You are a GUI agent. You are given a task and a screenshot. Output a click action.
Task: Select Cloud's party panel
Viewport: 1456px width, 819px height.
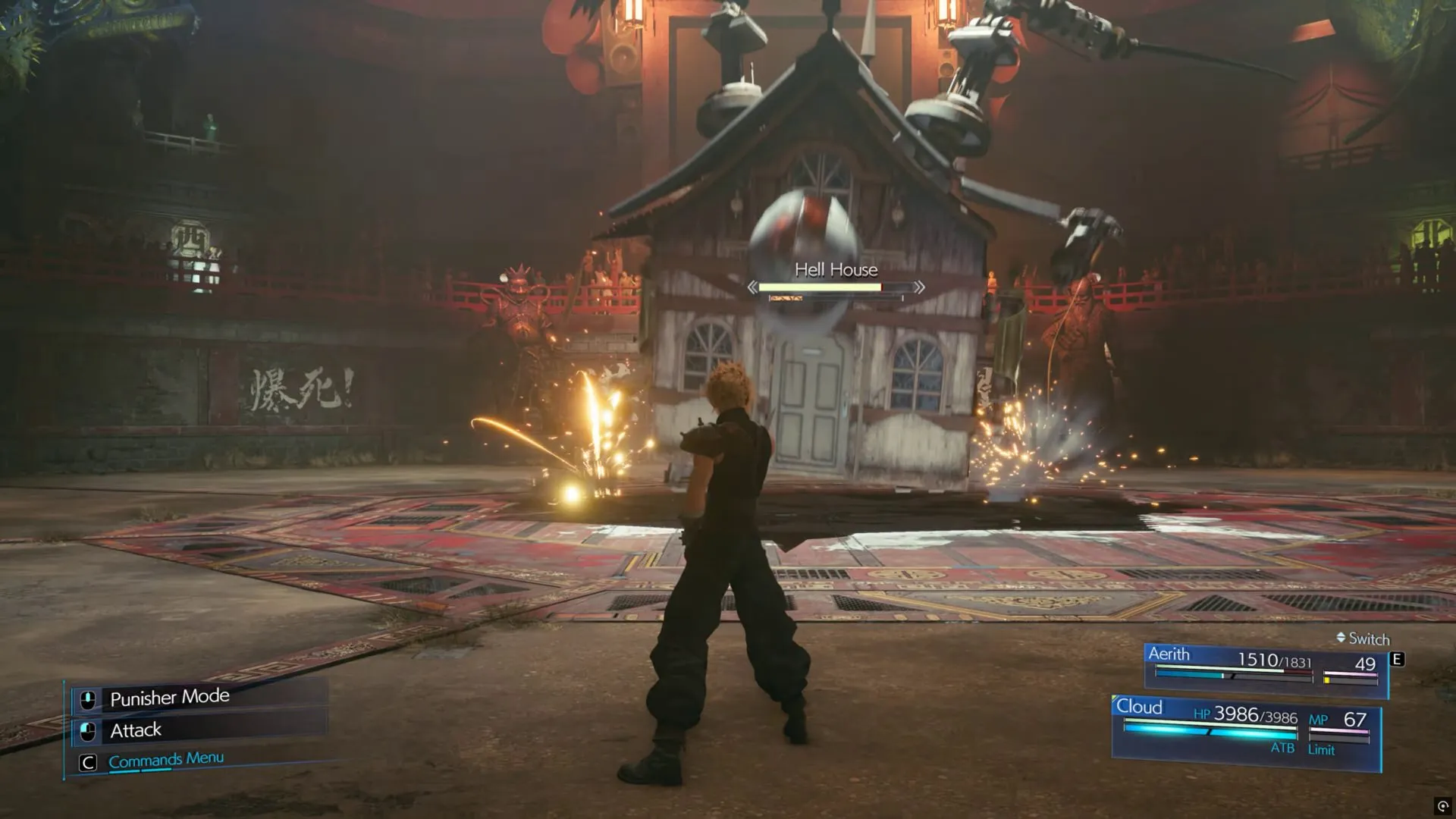(x=1245, y=730)
